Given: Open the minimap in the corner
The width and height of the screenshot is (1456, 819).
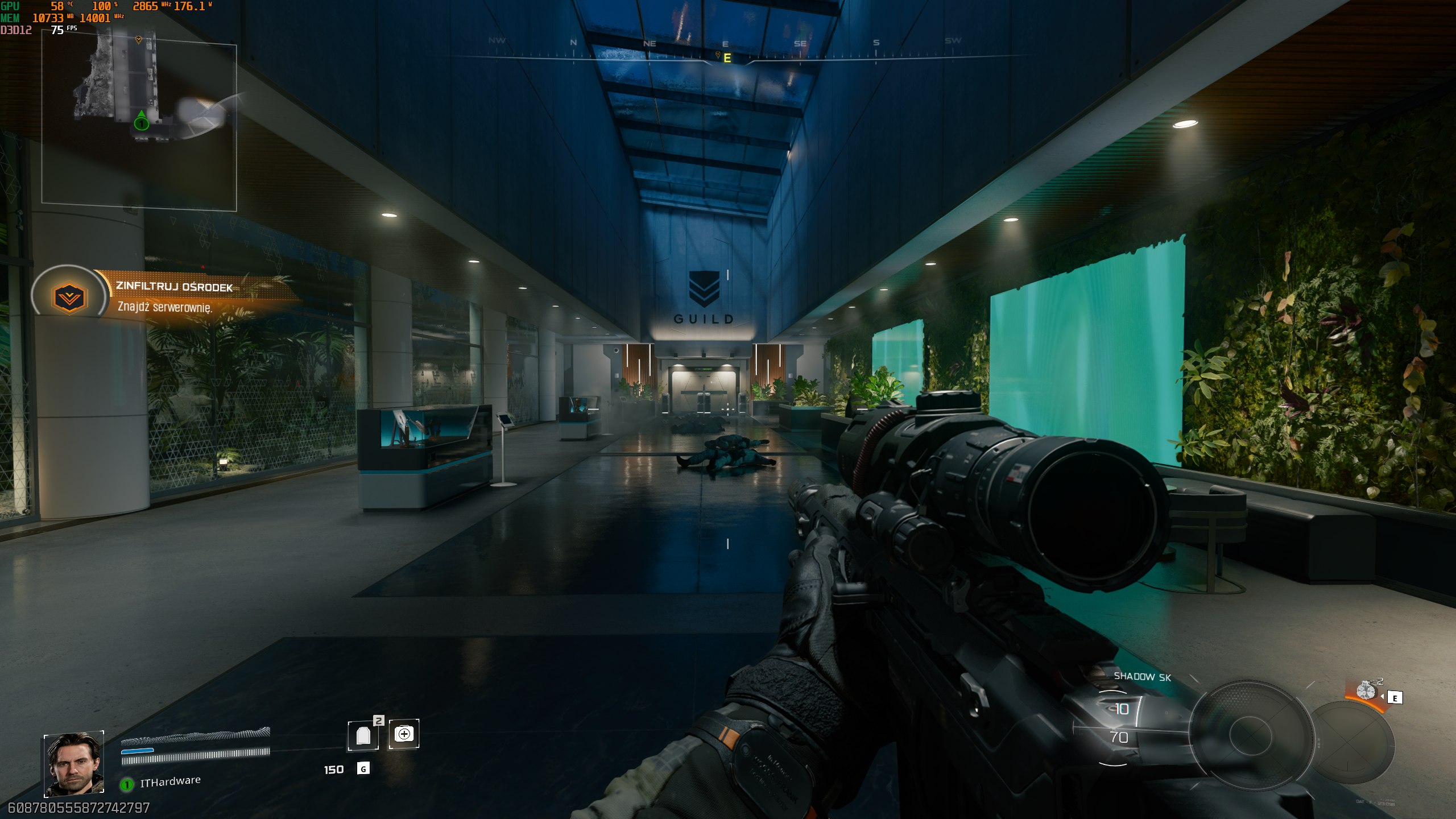Looking at the screenshot, I should pyautogui.click(x=139, y=125).
